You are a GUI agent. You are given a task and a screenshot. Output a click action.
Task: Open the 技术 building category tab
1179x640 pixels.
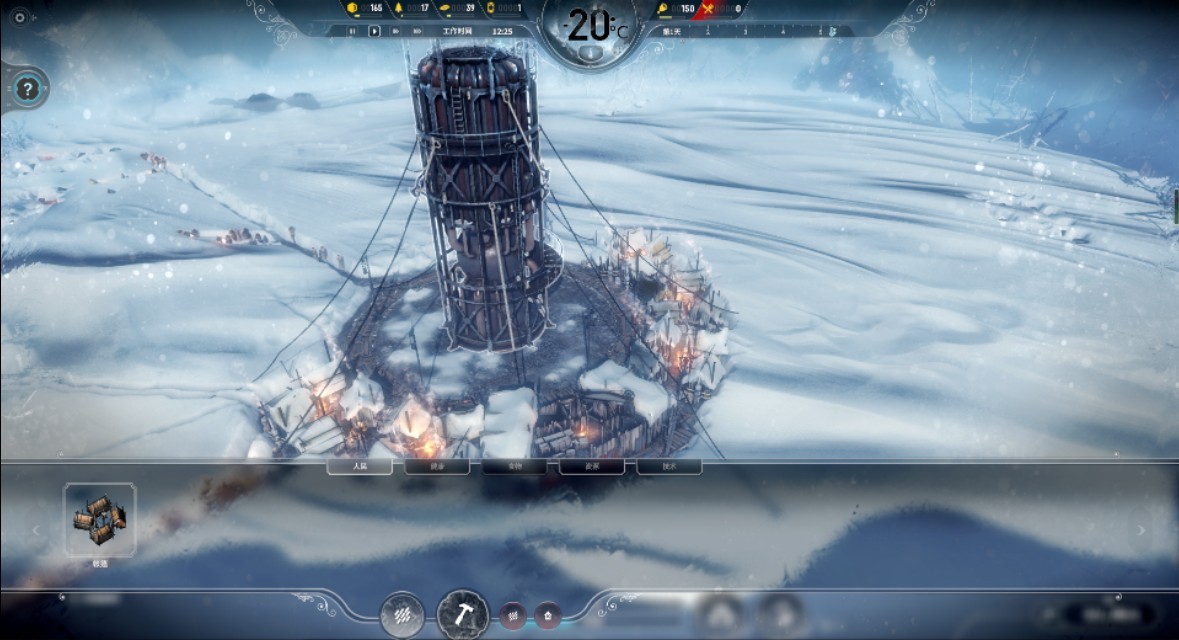coord(669,467)
